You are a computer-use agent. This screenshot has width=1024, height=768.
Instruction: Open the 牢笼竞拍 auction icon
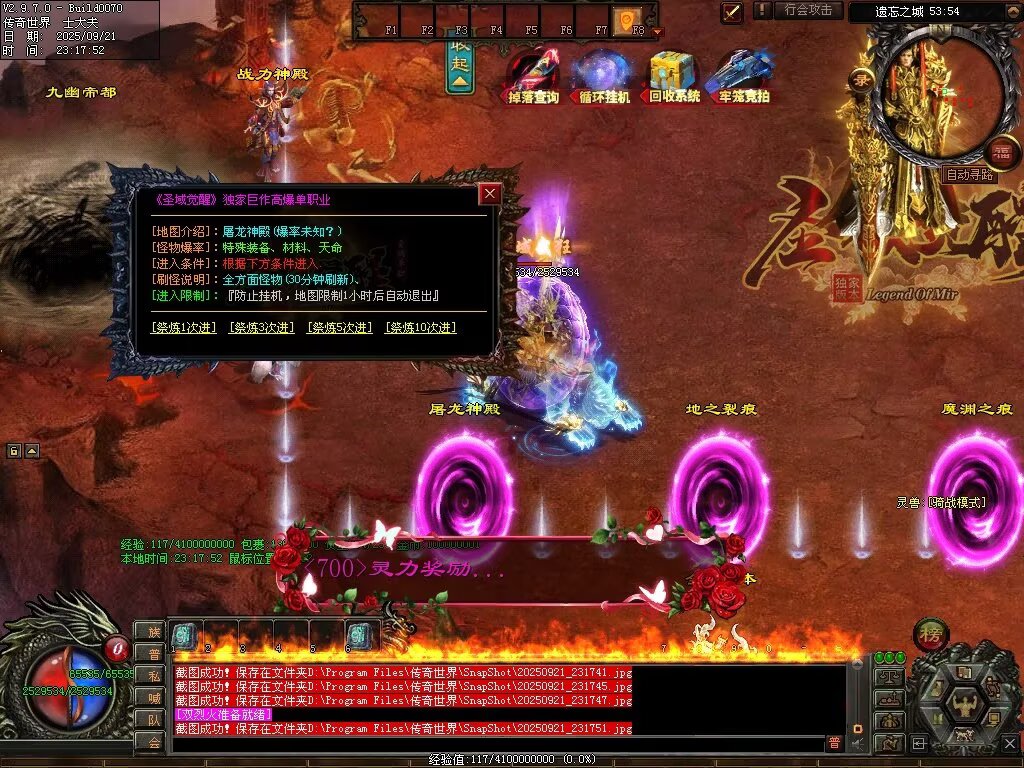click(x=743, y=75)
